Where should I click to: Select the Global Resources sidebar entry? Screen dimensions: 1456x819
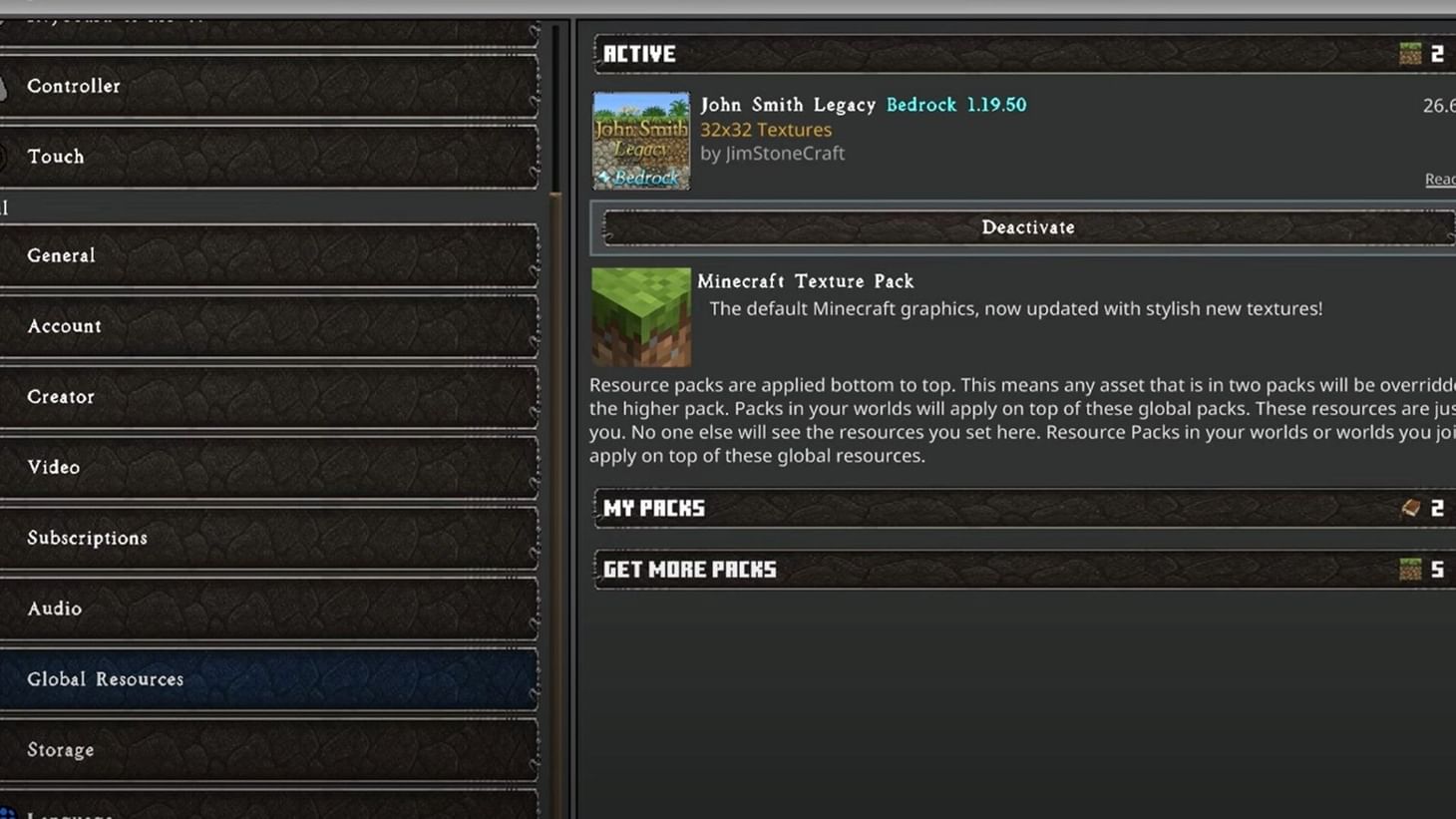coord(269,679)
